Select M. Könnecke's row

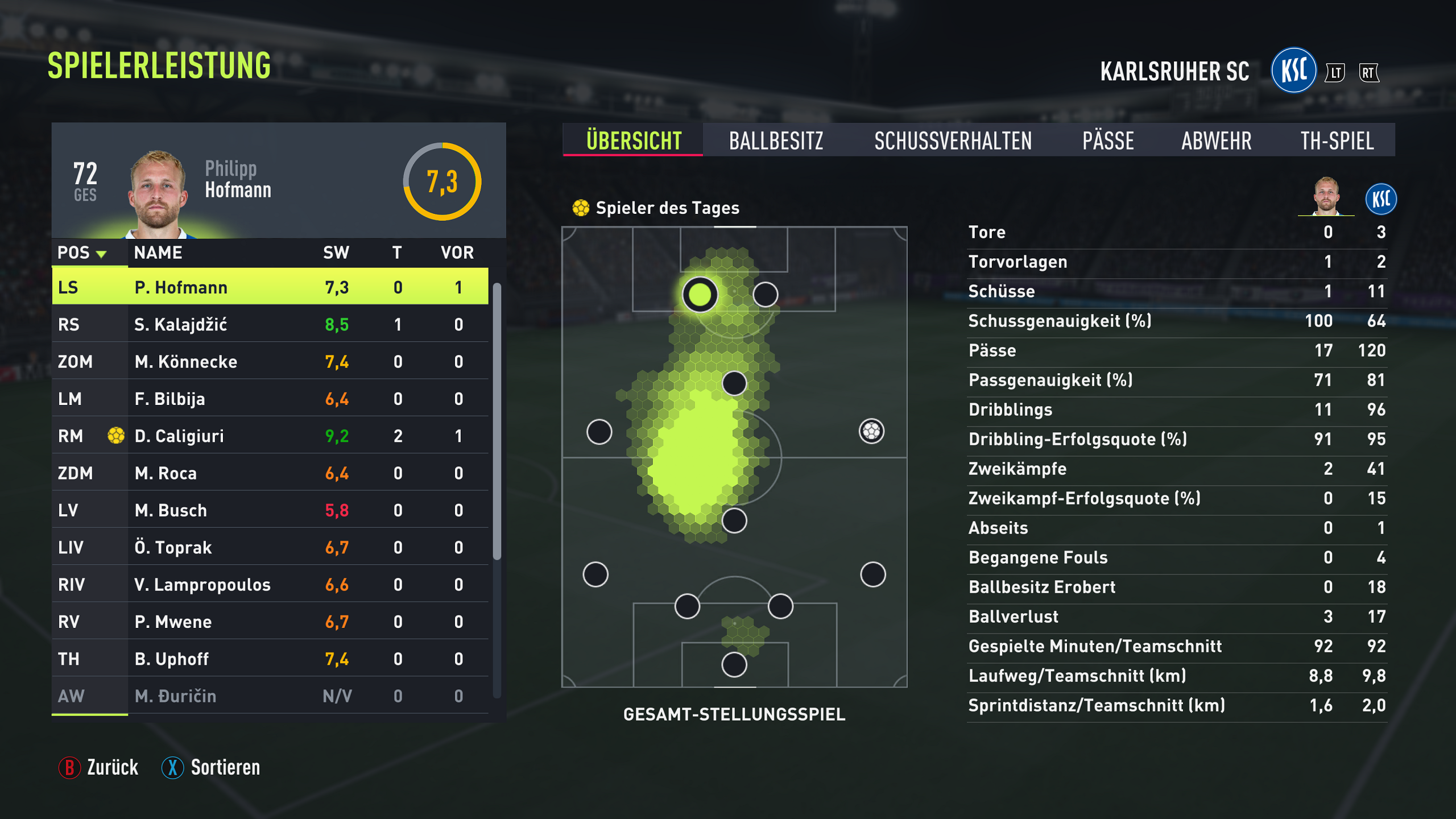coord(270,362)
